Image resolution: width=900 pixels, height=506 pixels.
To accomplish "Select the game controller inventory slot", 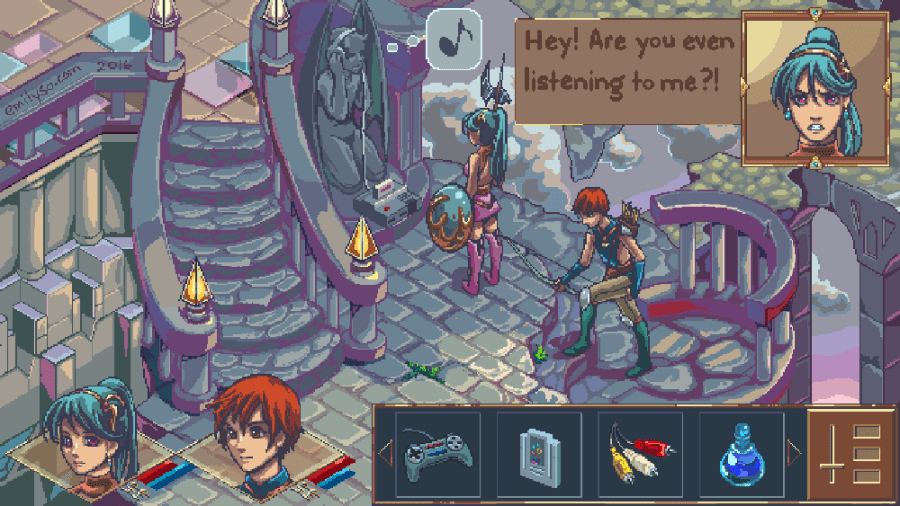I will pos(438,455).
